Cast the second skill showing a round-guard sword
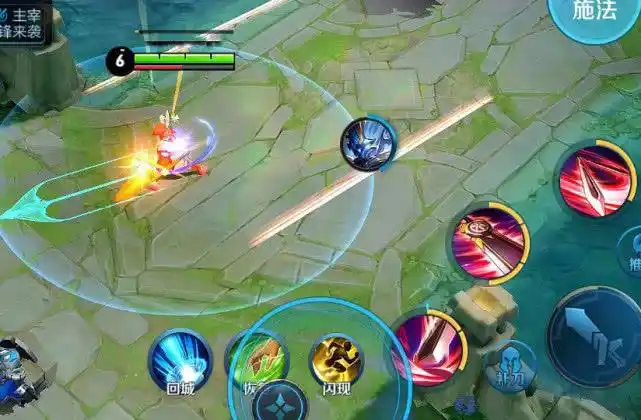641x420 pixels. click(488, 242)
